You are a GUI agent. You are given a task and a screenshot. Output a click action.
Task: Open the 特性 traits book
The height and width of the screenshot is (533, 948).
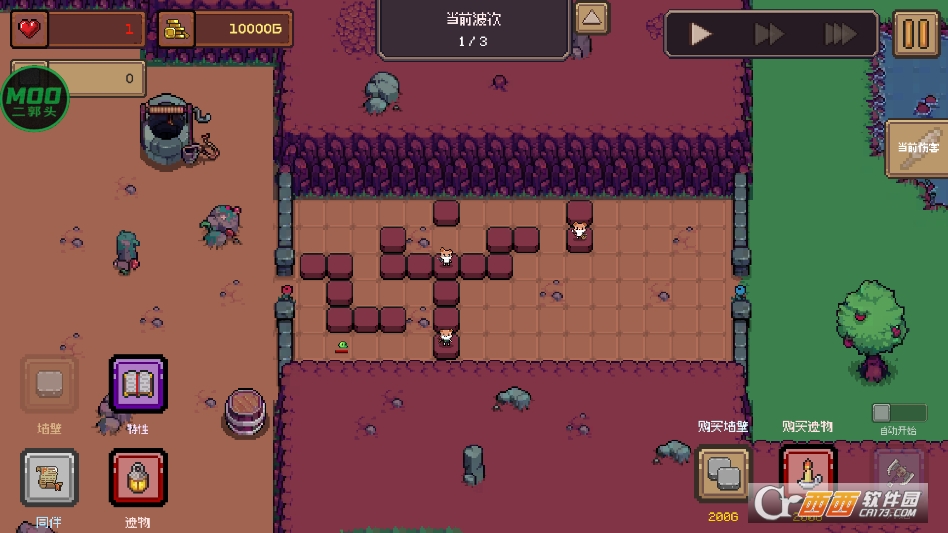(x=138, y=385)
